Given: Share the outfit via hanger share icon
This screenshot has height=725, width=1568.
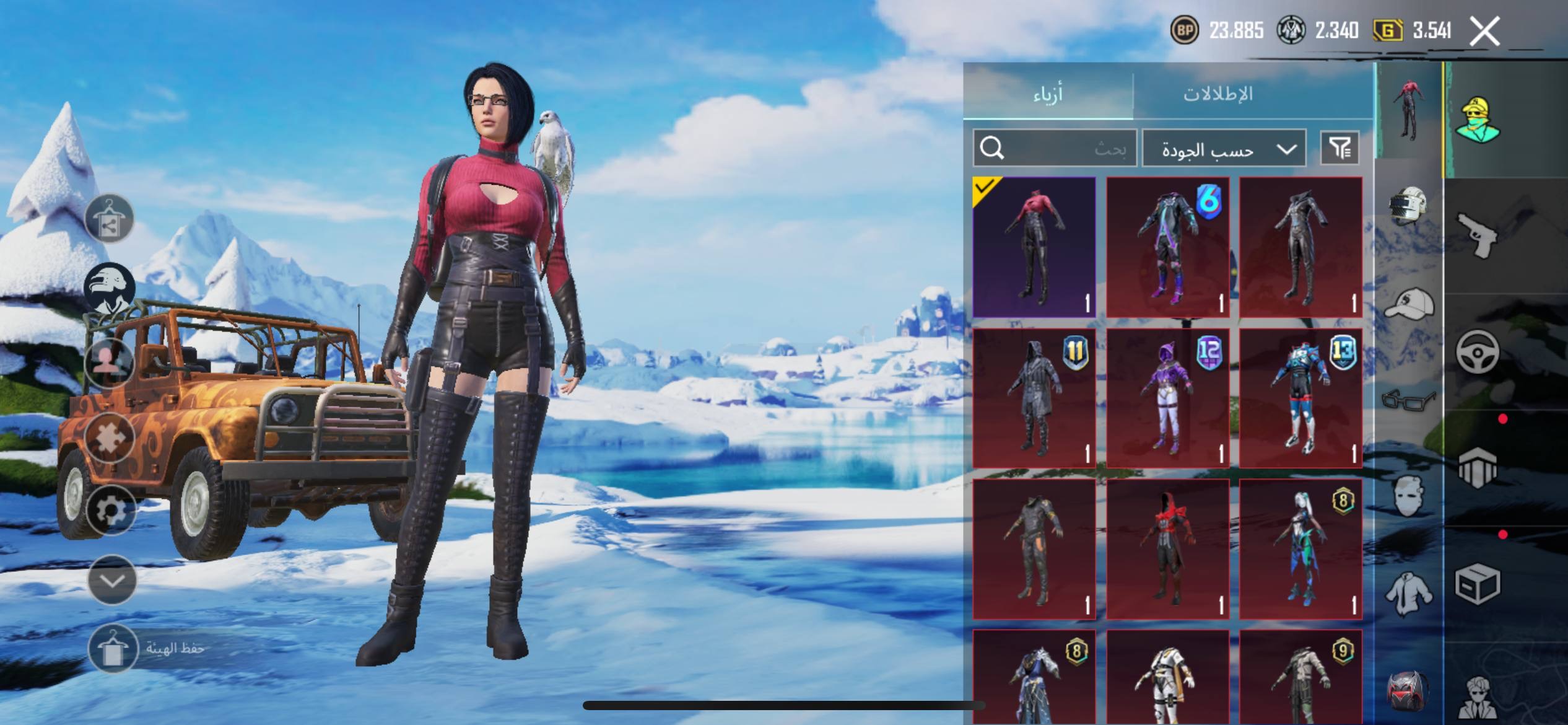Looking at the screenshot, I should (x=110, y=218).
